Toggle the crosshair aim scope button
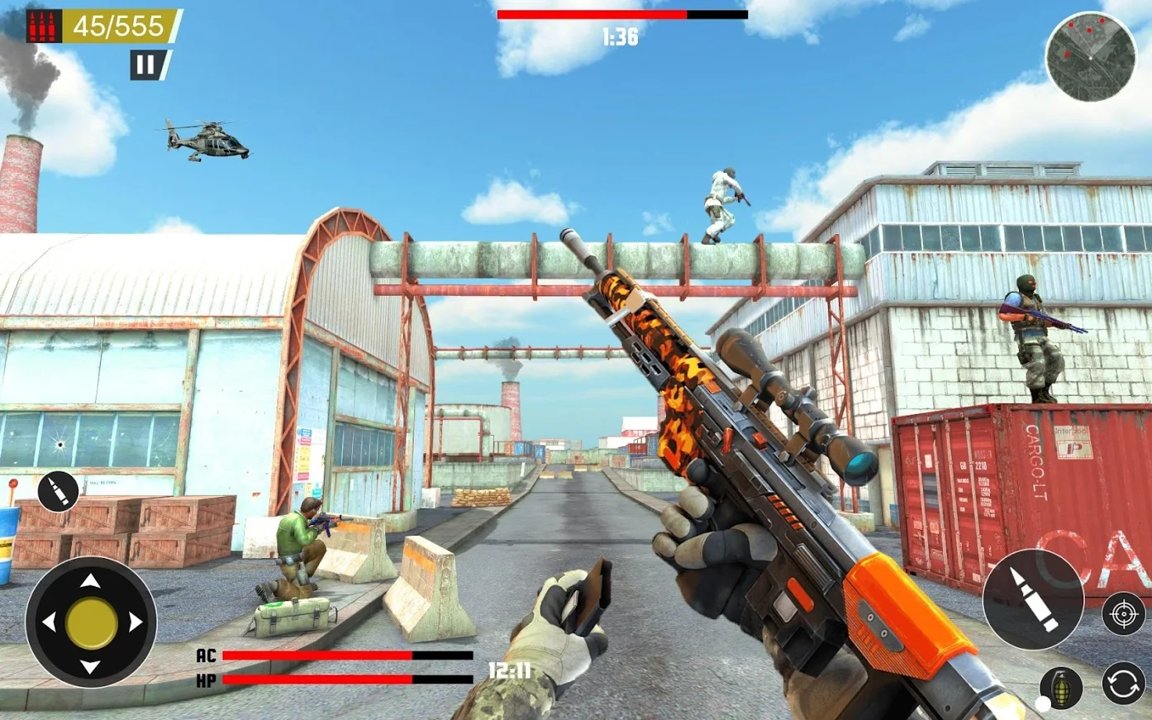Viewport: 1152px width, 720px height. click(x=1123, y=613)
